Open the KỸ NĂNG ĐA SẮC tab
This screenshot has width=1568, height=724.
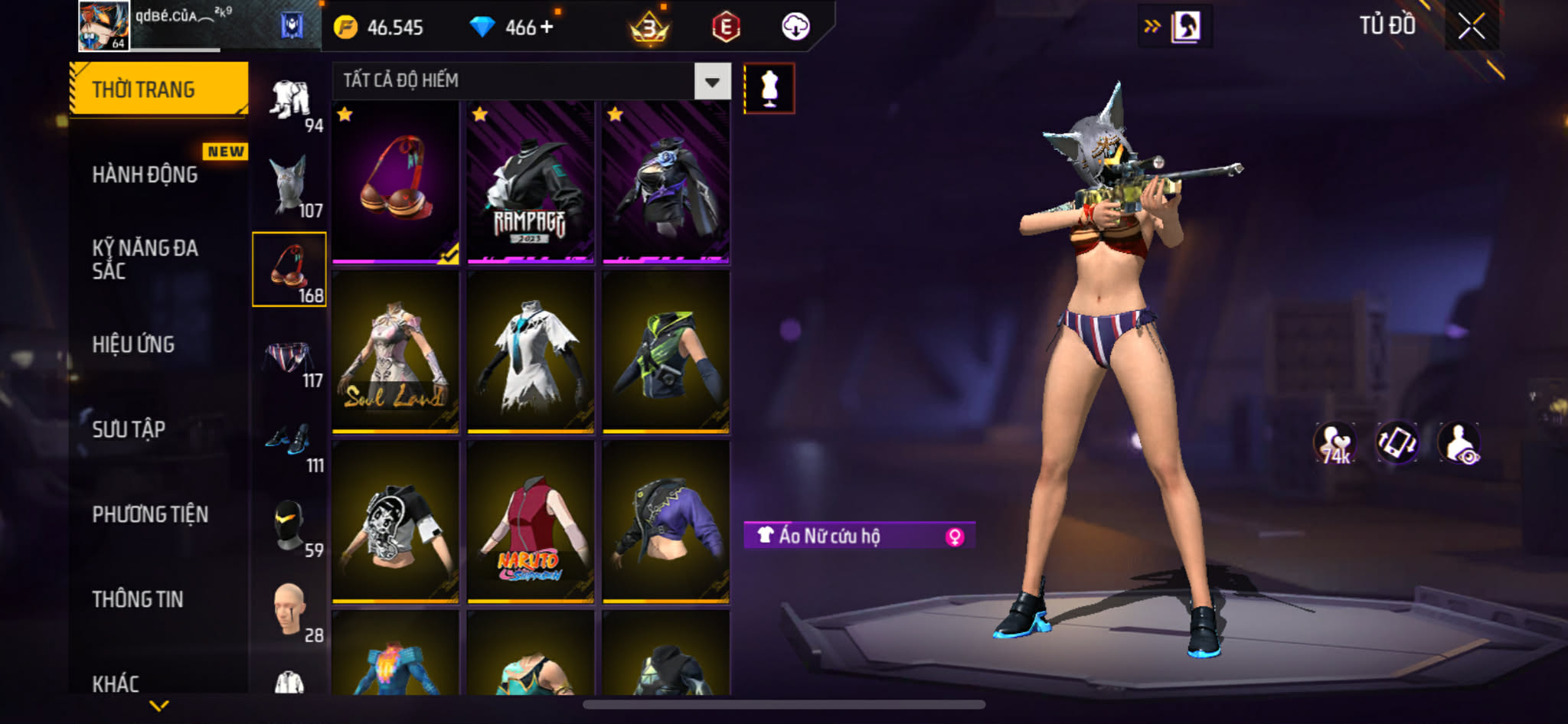(x=145, y=259)
